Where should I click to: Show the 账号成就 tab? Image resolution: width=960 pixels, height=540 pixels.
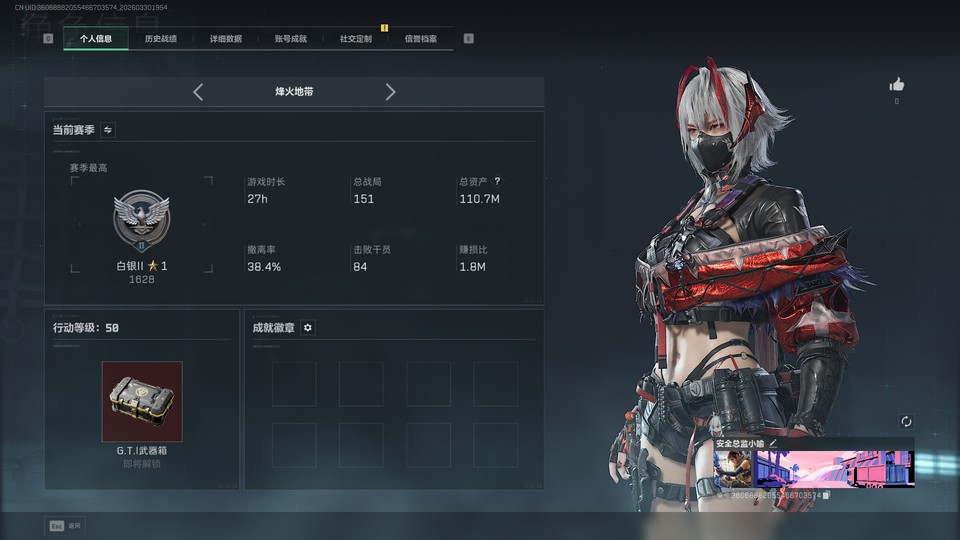click(x=290, y=39)
